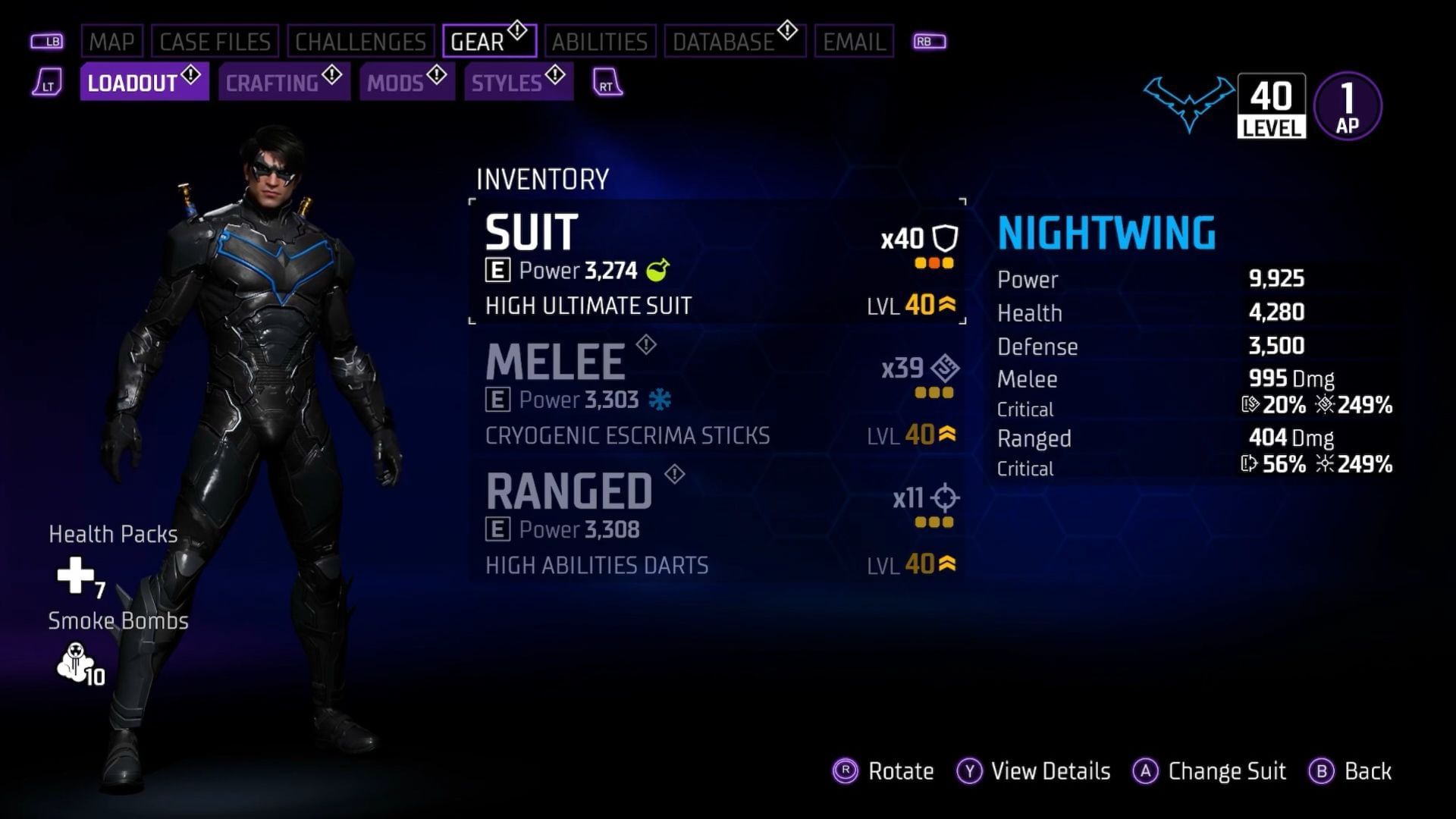Toggle the equipped E marker on Ranged weapon
Viewport: 1456px width, 819px height.
(500, 529)
